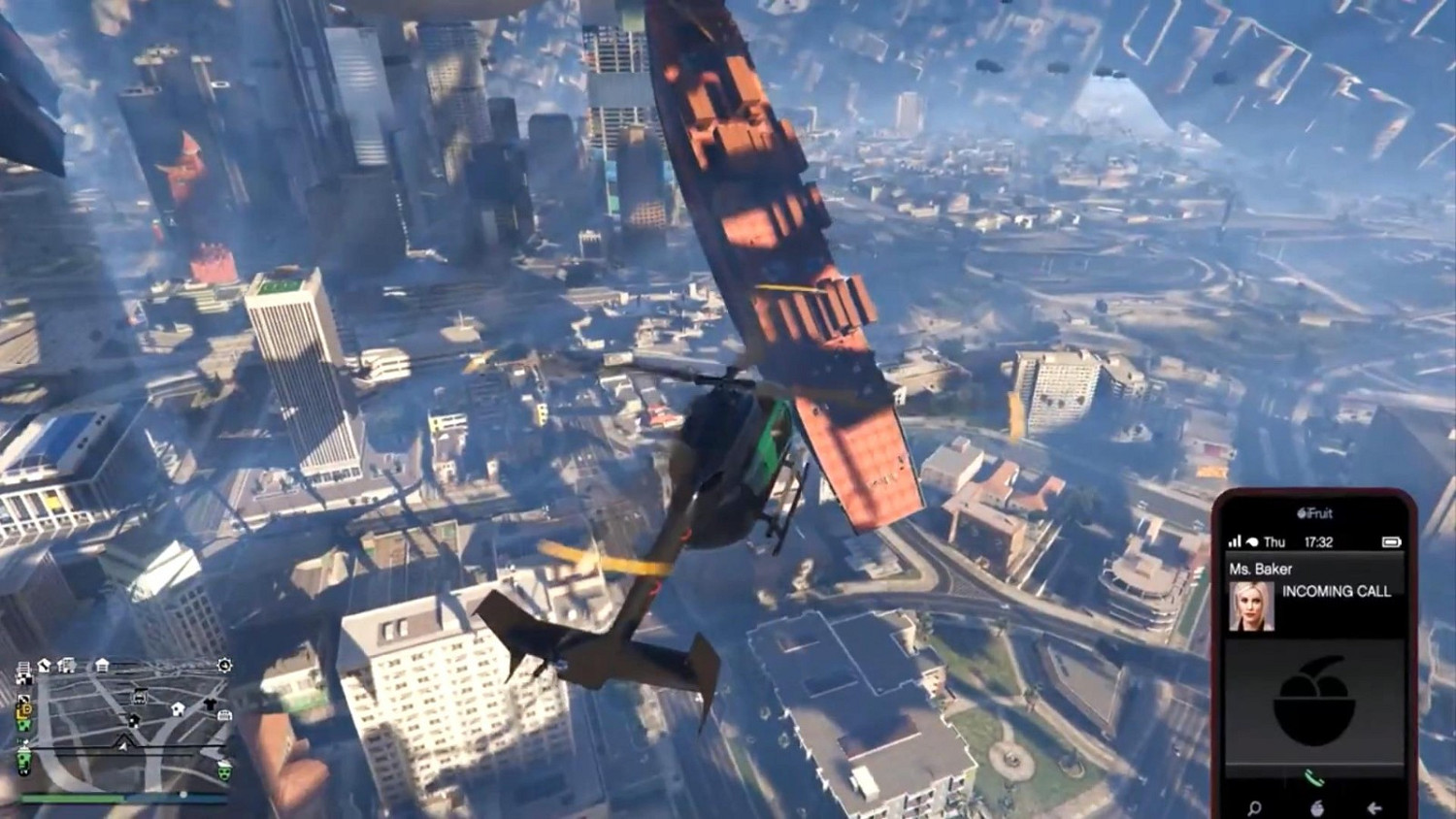The image size is (1456, 819).
Task: Click the safehouse blip on the minimap
Action: [176, 709]
